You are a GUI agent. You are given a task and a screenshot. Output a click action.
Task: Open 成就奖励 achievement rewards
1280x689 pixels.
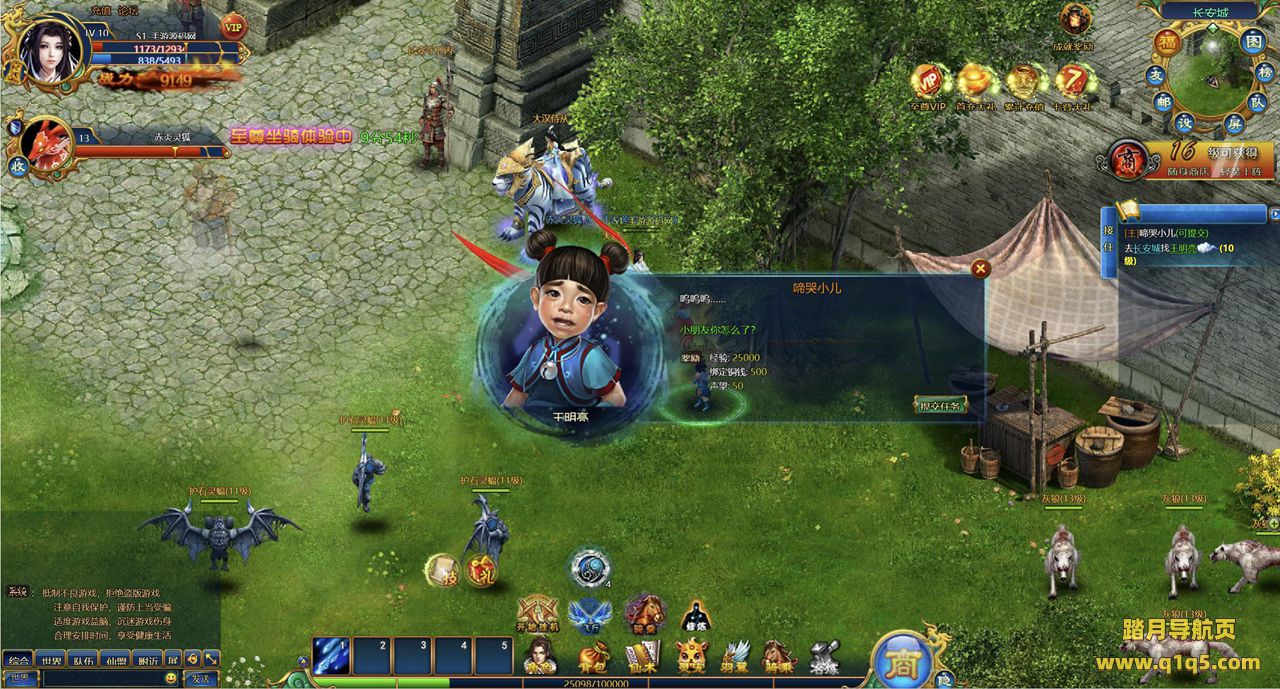(x=1076, y=22)
